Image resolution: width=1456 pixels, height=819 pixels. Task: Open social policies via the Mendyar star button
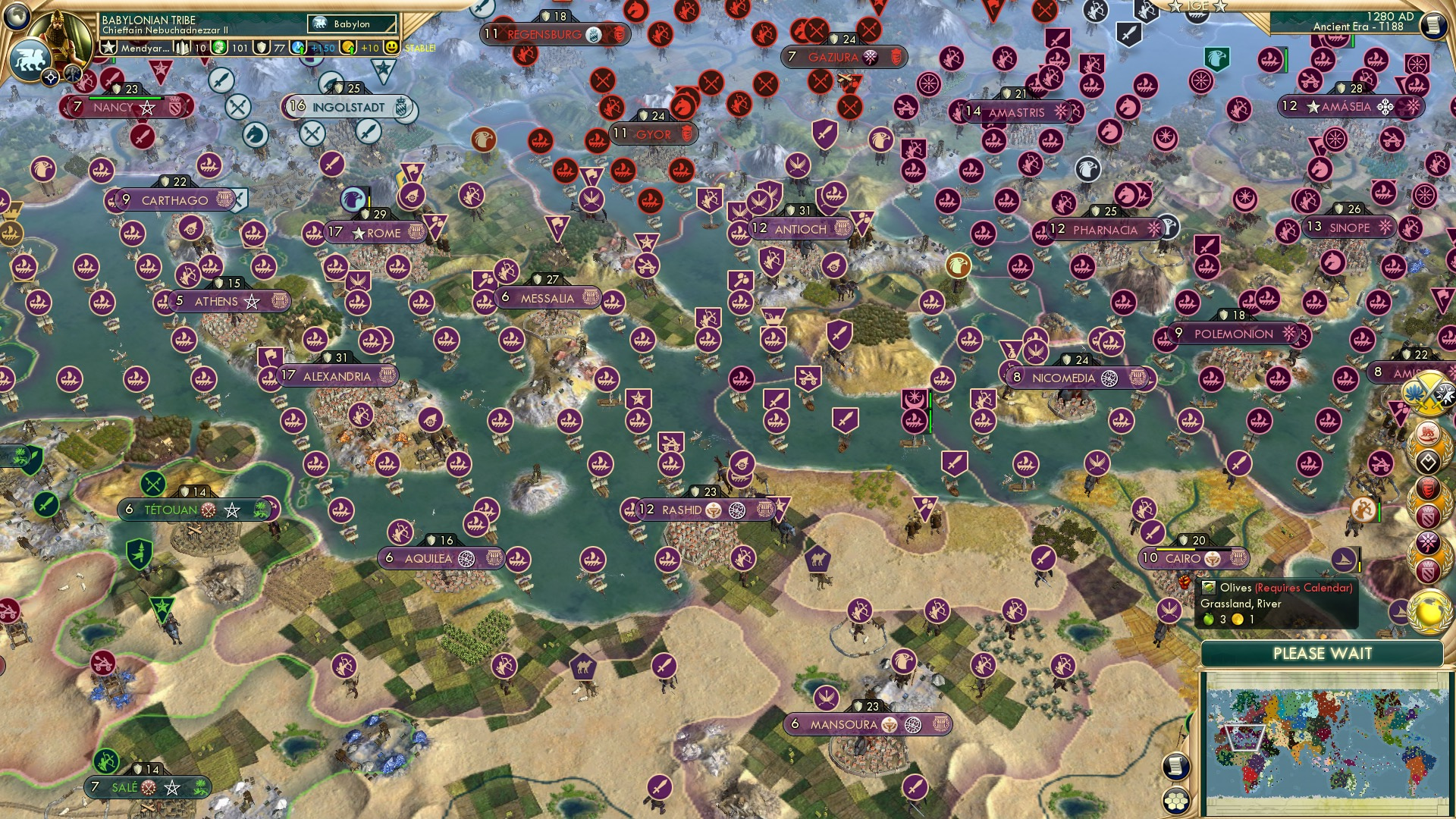click(x=109, y=48)
